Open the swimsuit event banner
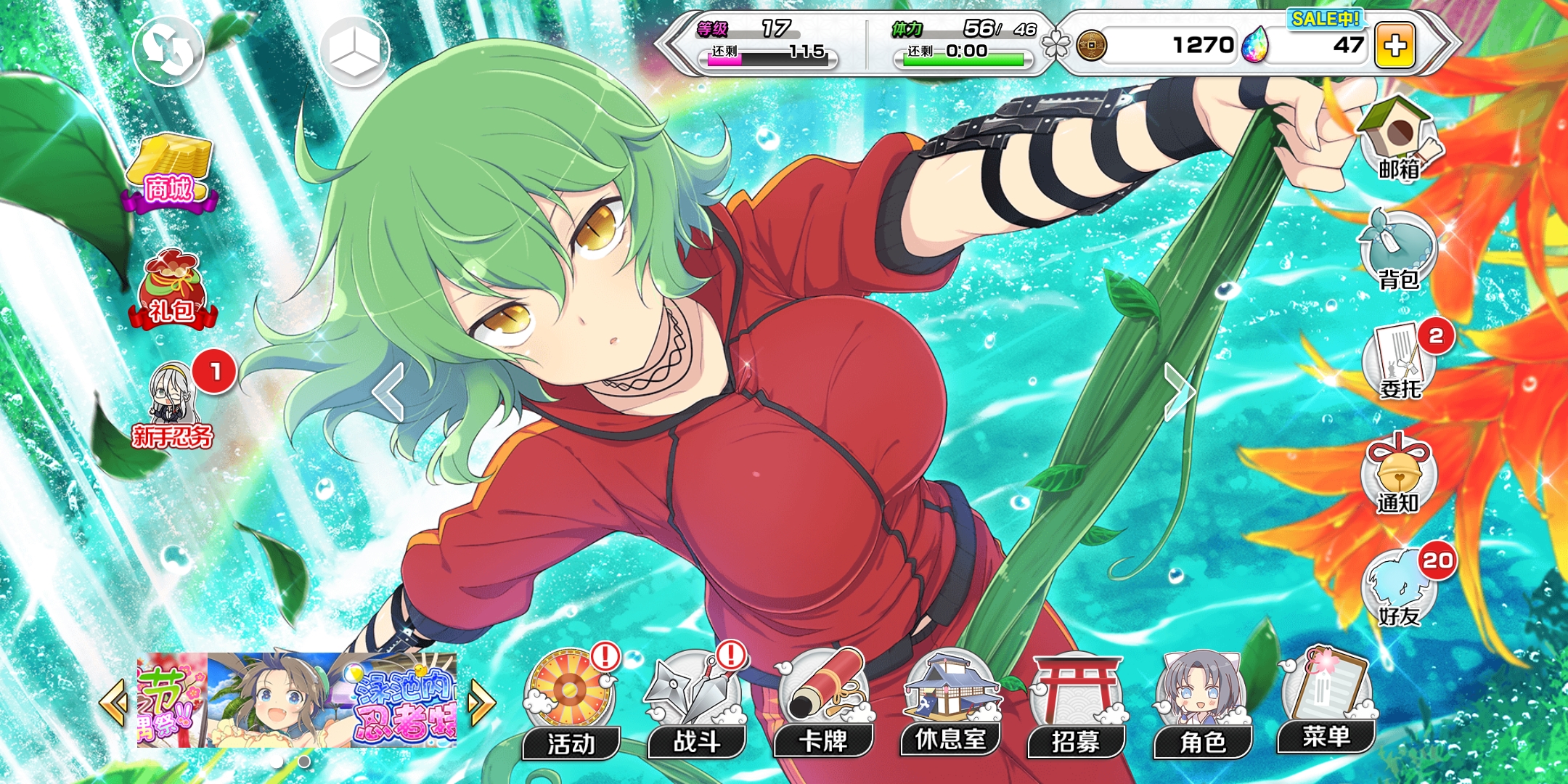 pyautogui.click(x=331, y=700)
